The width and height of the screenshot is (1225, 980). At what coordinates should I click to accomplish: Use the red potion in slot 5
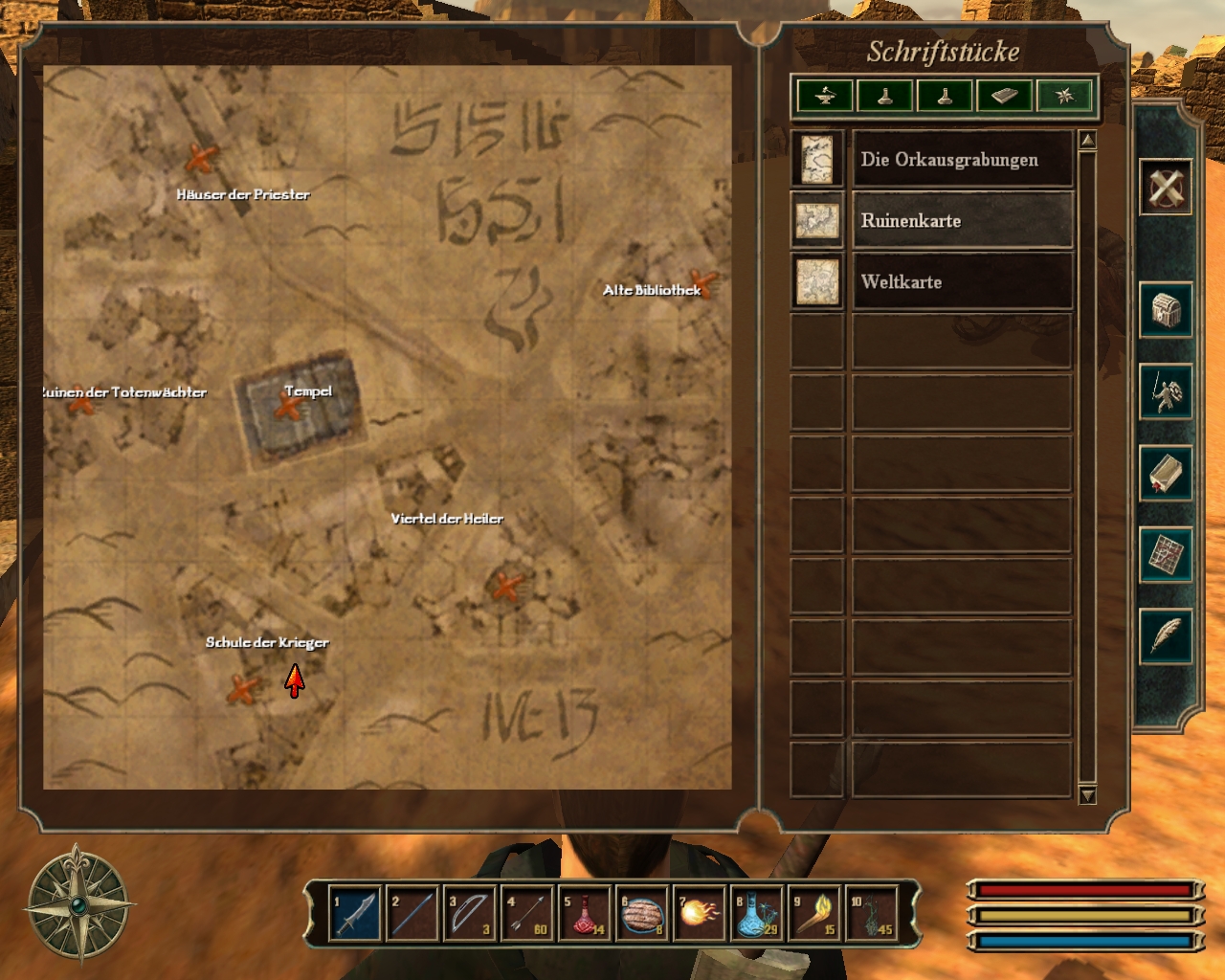[x=585, y=914]
